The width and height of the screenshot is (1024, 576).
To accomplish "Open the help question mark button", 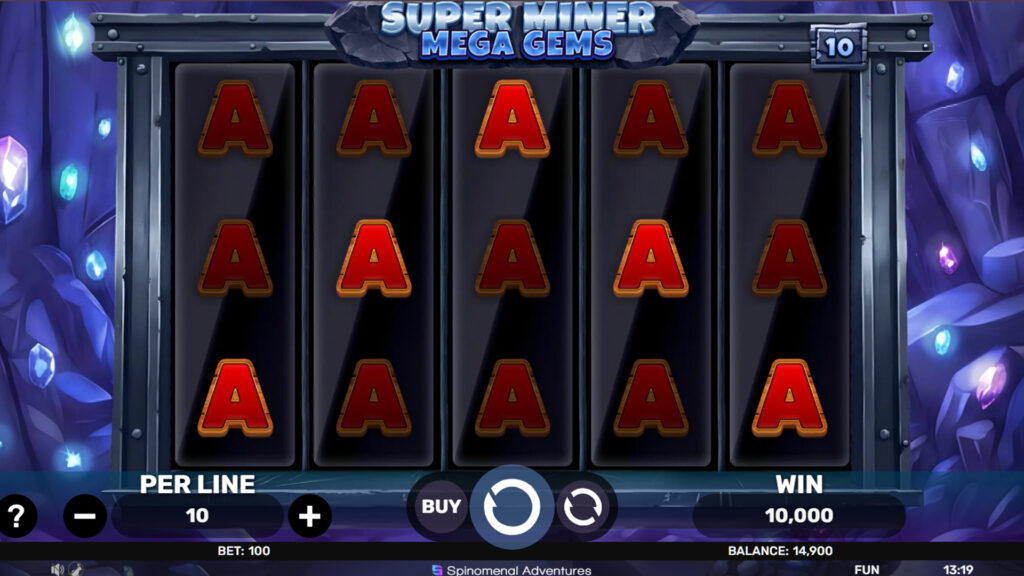I will point(17,516).
